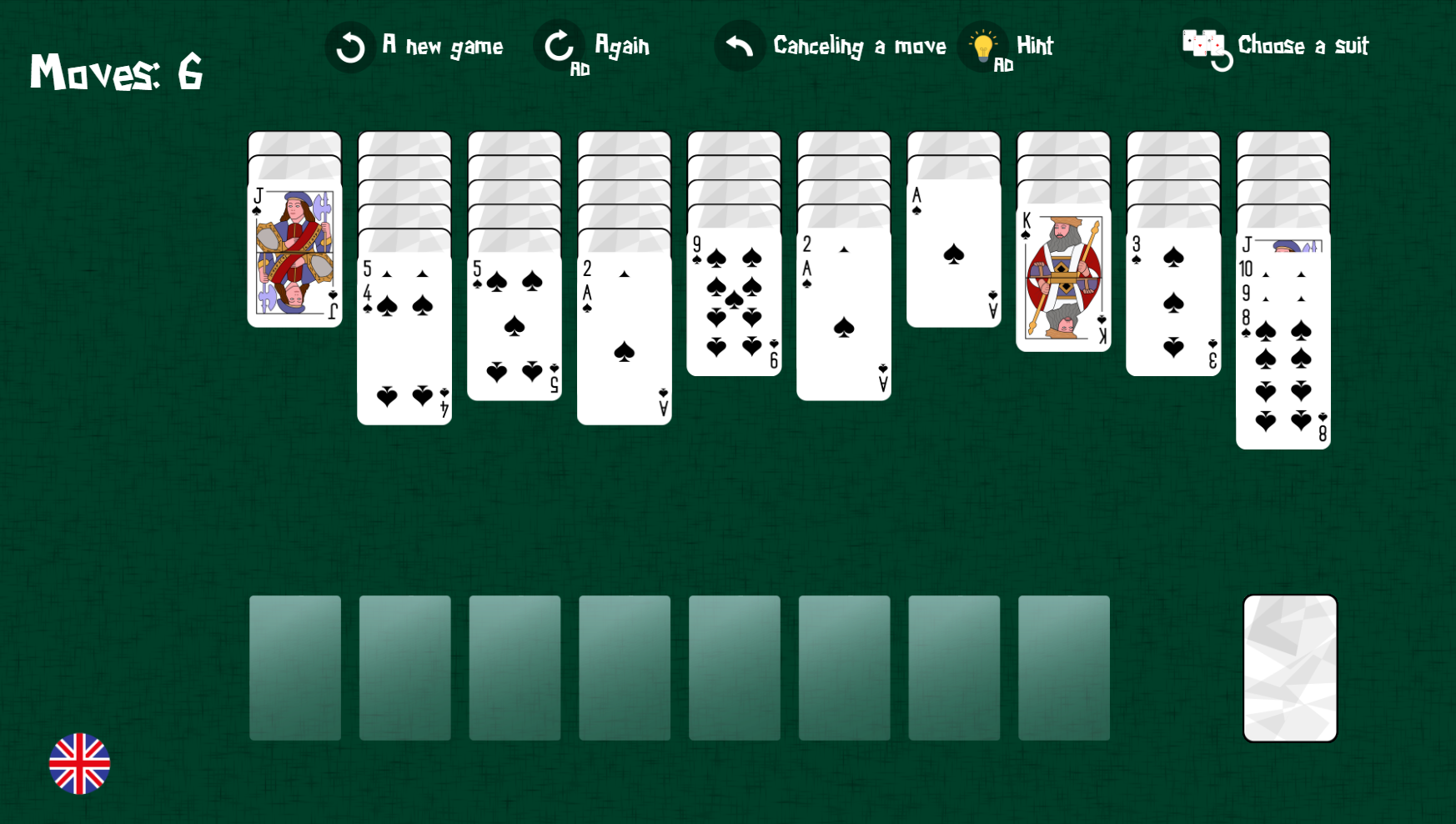1456x824 pixels.
Task: Start a new game via the restart arrow icon
Action: (349, 47)
